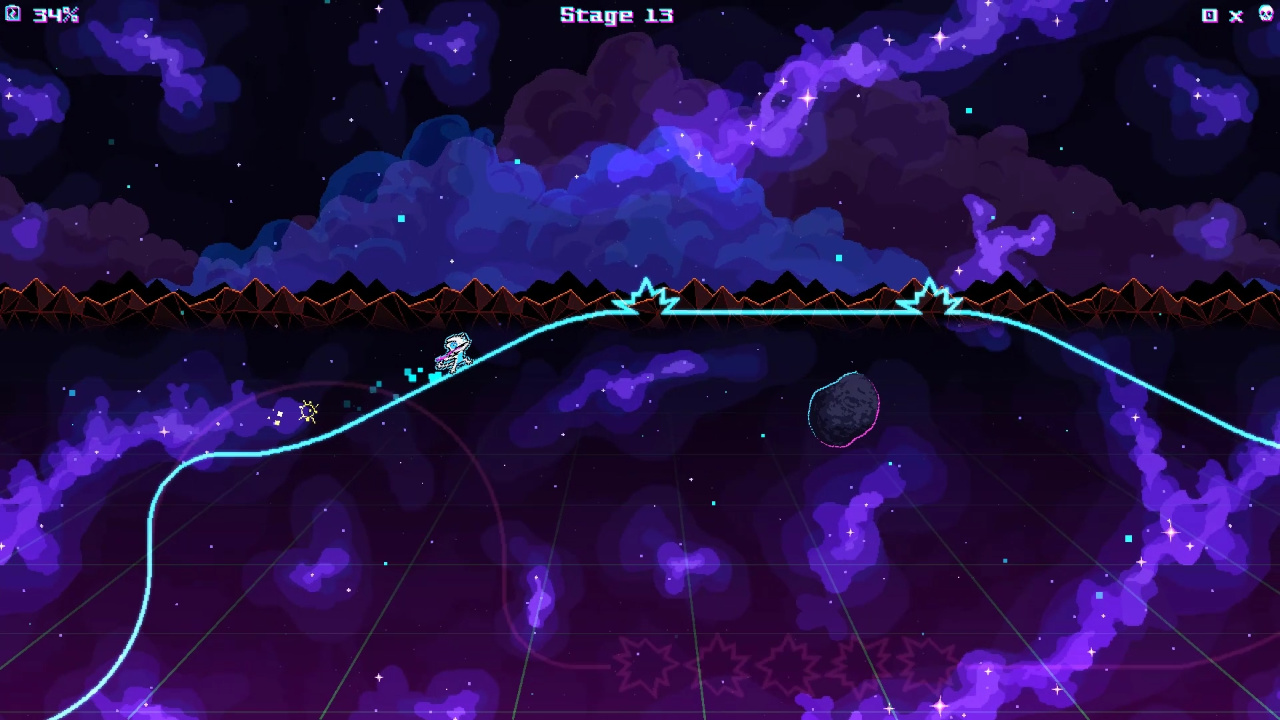Click the death count square indicator
1280x720 pixels.
1209,16
